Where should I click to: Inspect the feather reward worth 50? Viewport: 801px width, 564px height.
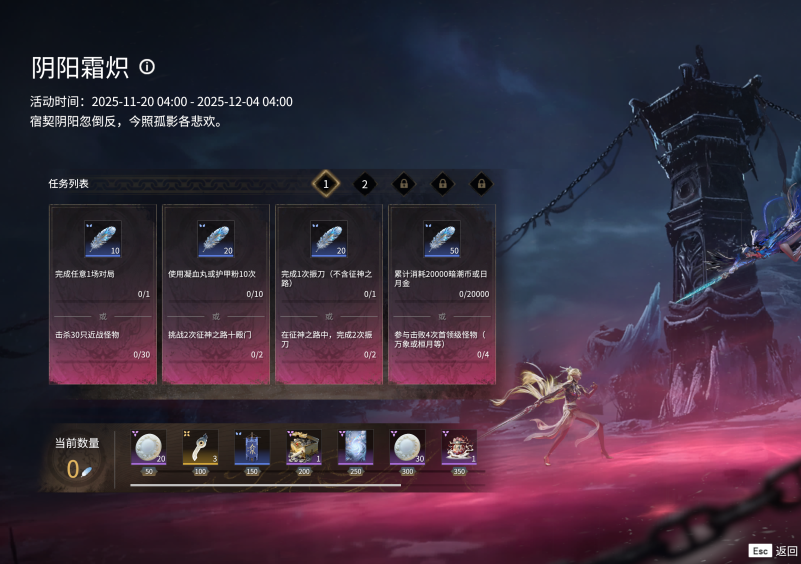(442, 240)
